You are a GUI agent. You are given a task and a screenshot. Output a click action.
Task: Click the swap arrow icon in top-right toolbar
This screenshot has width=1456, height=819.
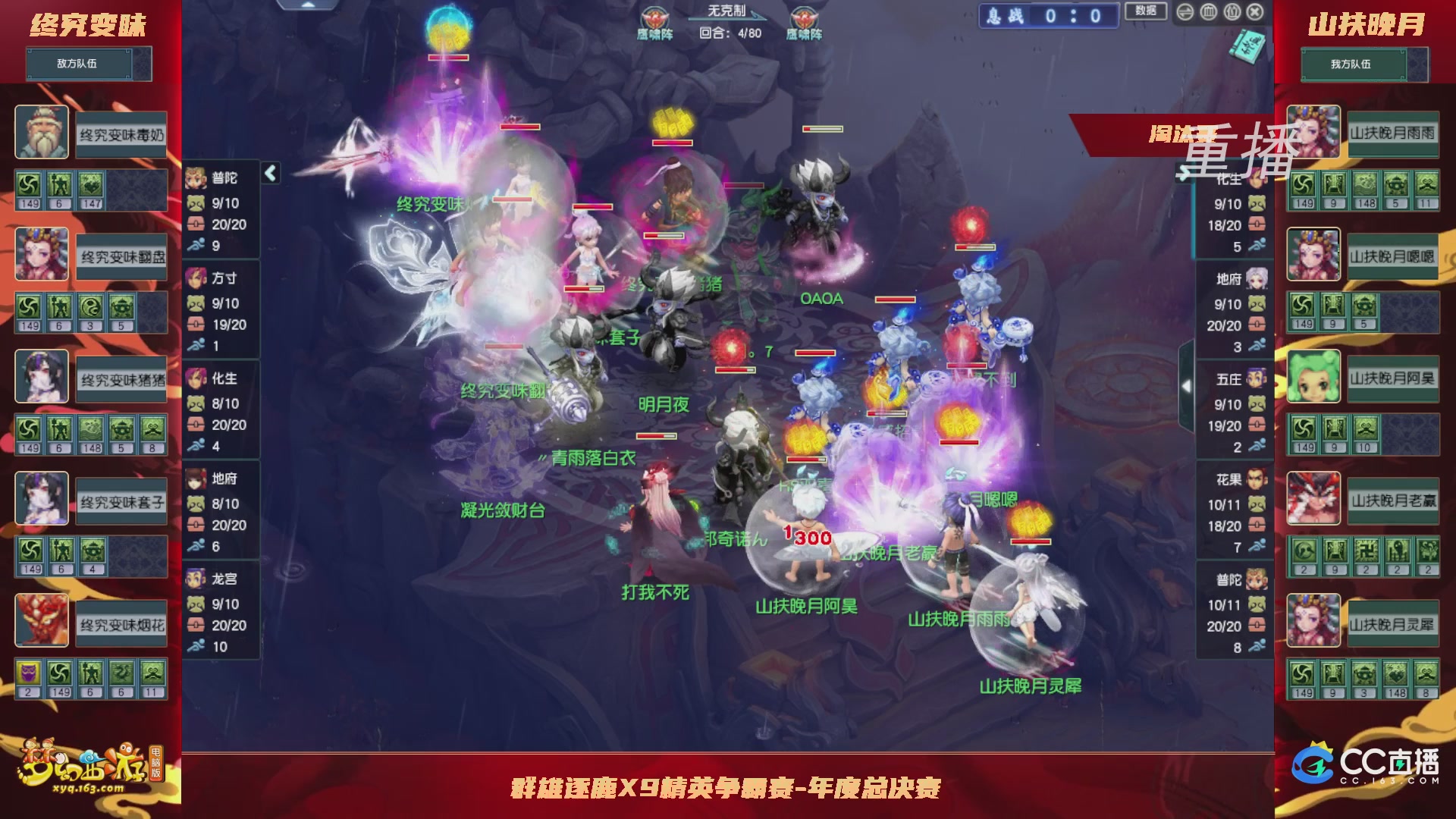1185,12
